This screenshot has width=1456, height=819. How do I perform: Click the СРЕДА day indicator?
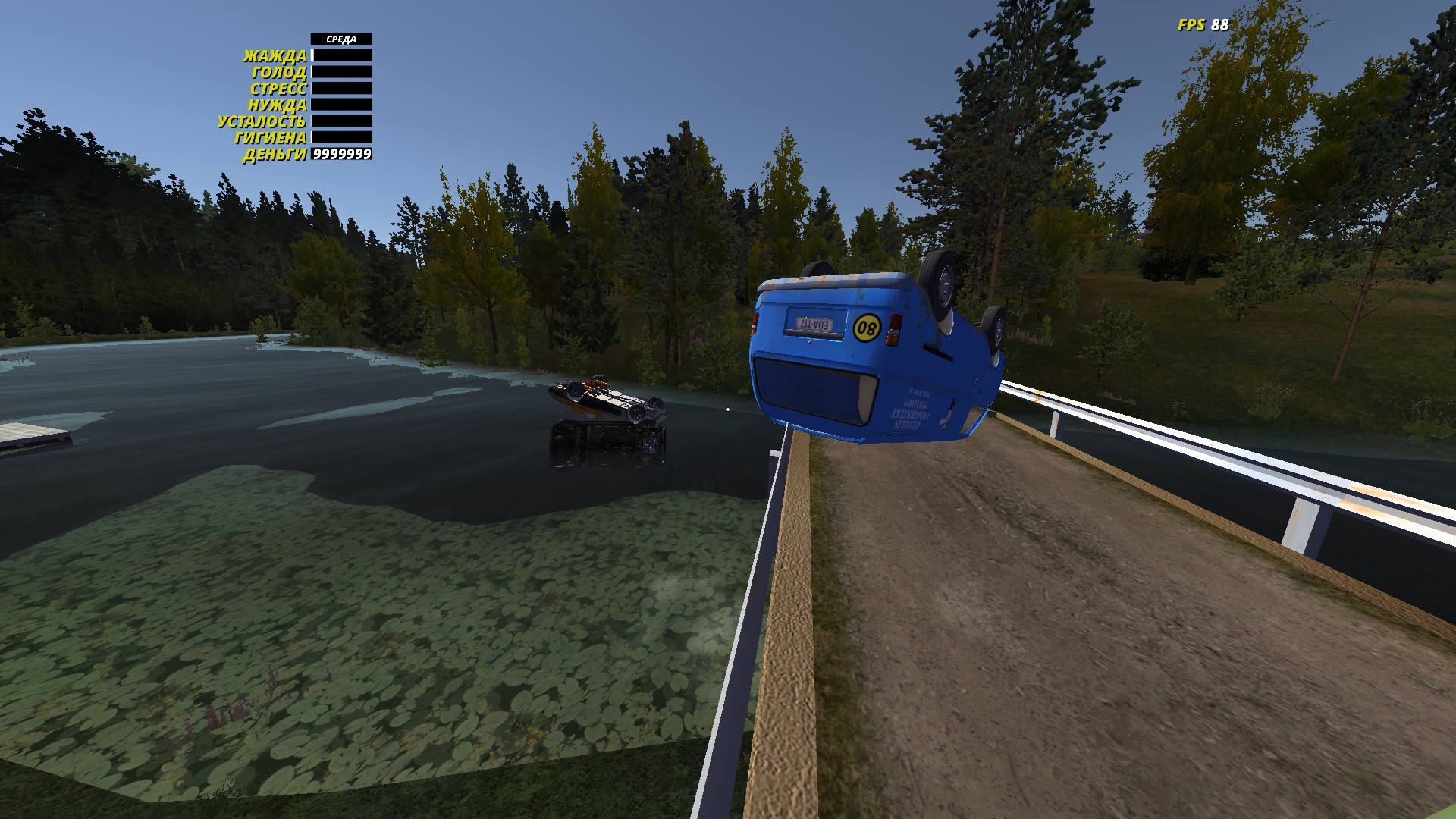click(x=341, y=38)
